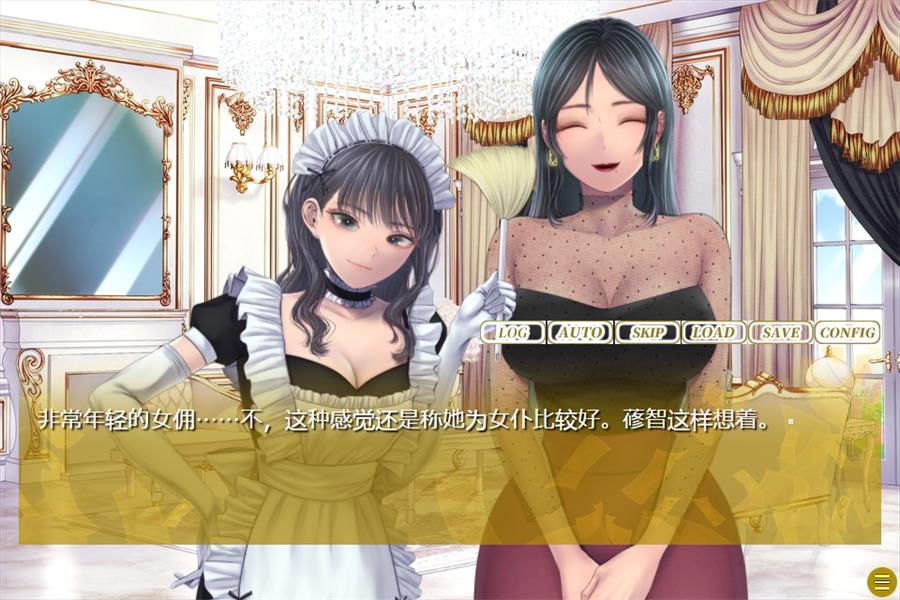Open the LOAD game menu

(714, 332)
